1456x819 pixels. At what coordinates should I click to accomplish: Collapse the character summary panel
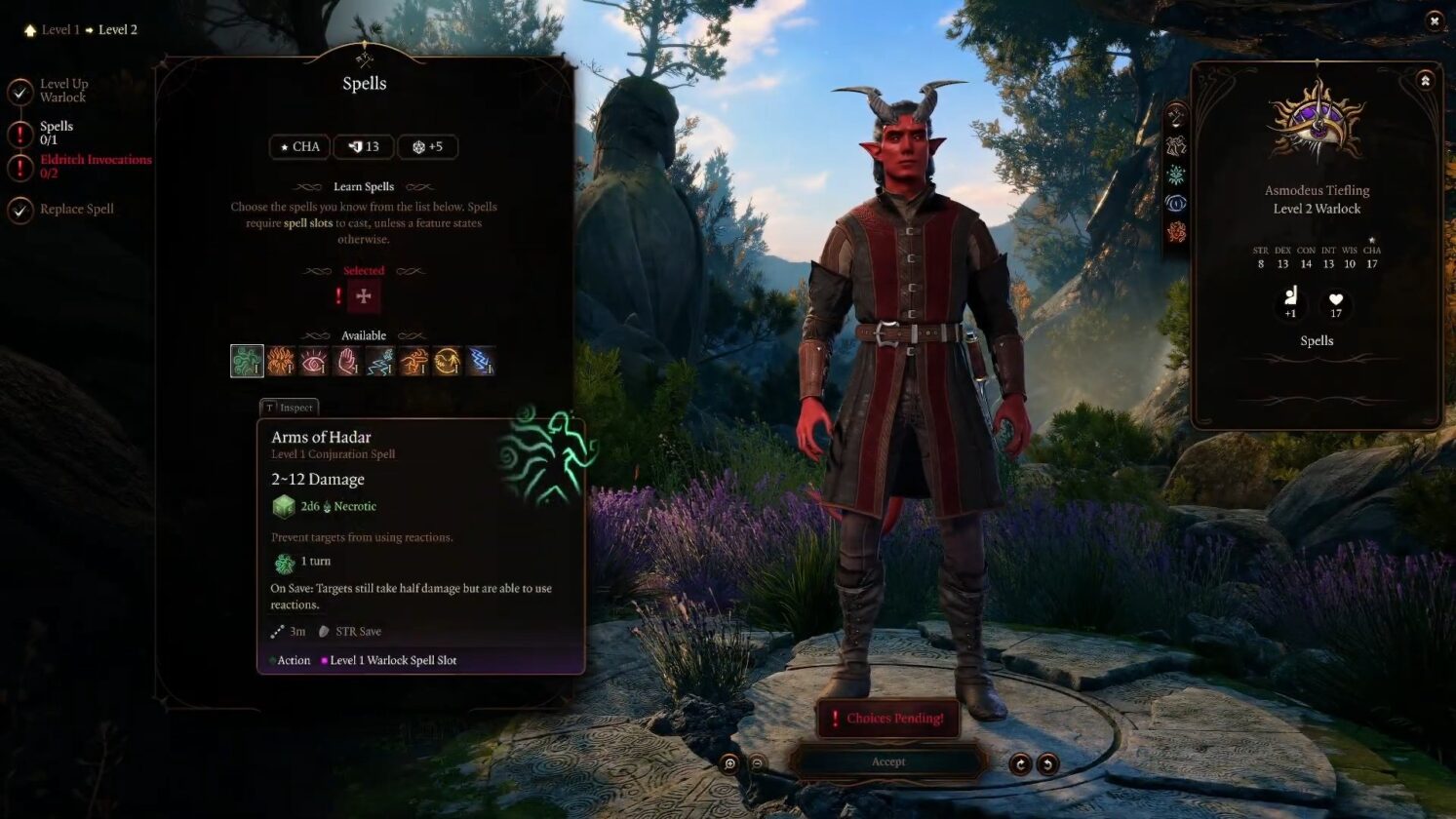click(1425, 81)
